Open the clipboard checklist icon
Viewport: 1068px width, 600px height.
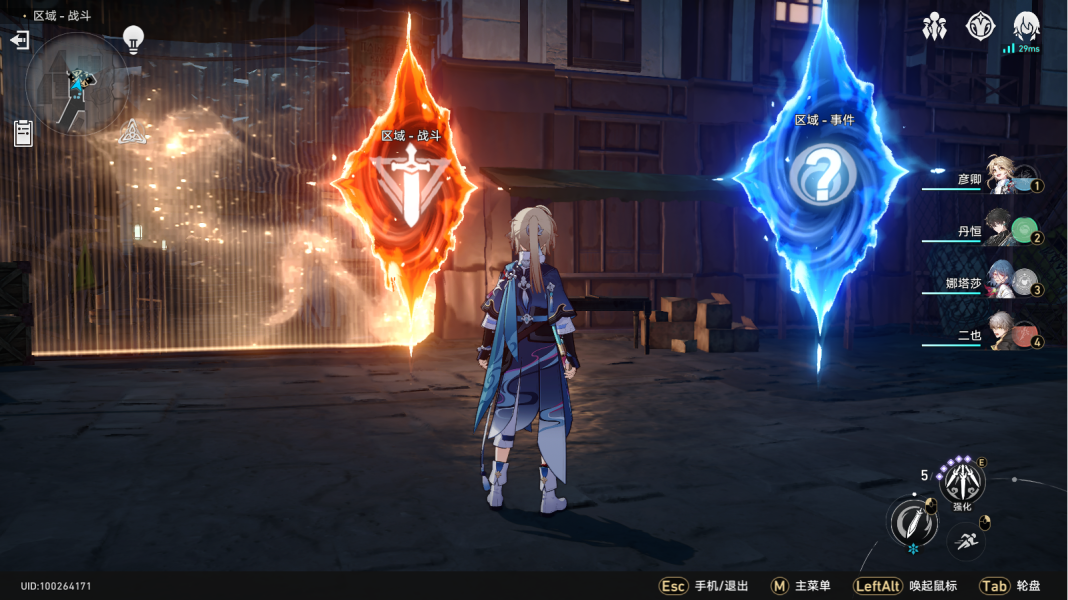coord(23,132)
